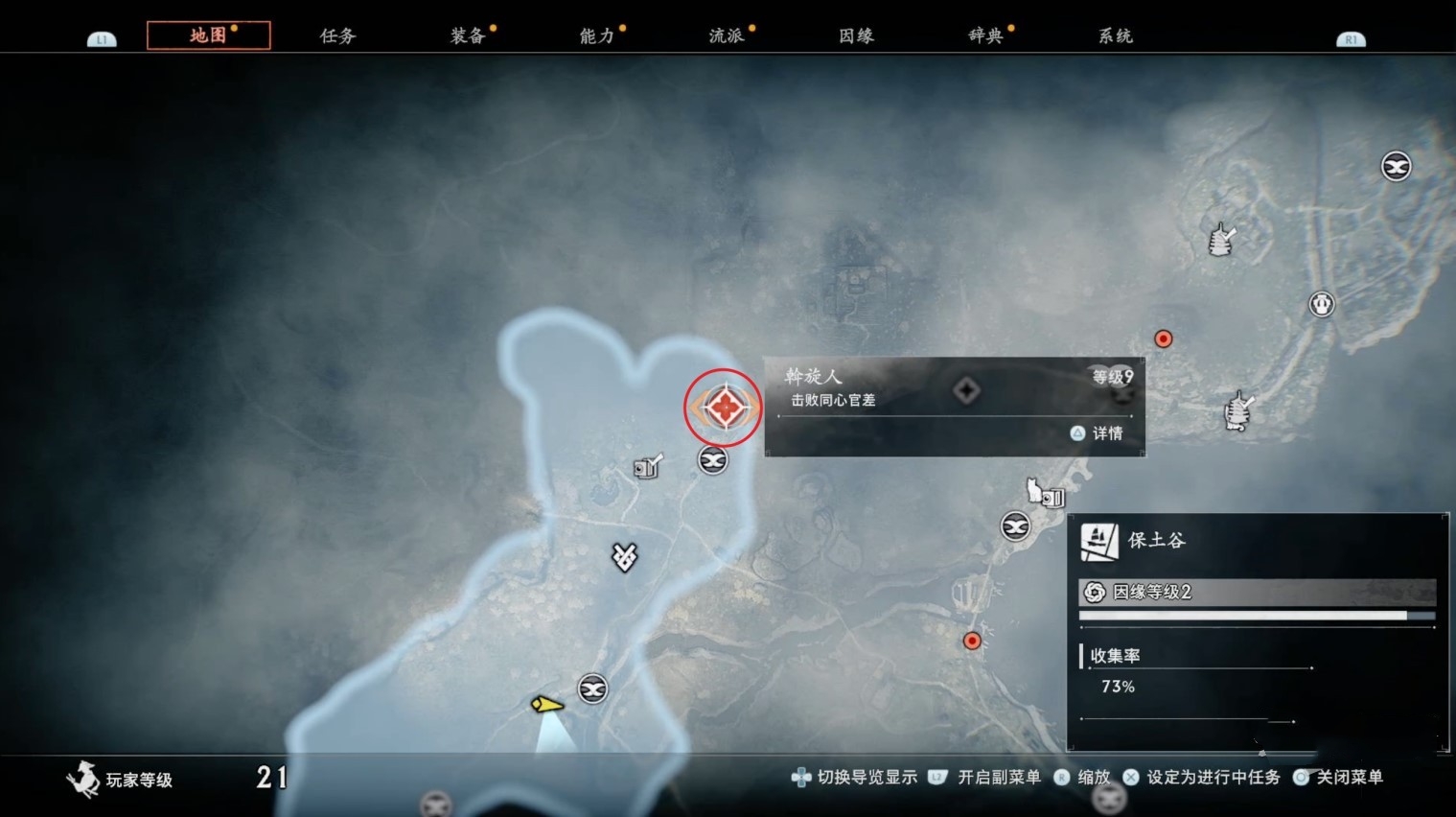The height and width of the screenshot is (817, 1456).
Task: Select the cat icon near the coastline
Action: tap(1035, 489)
